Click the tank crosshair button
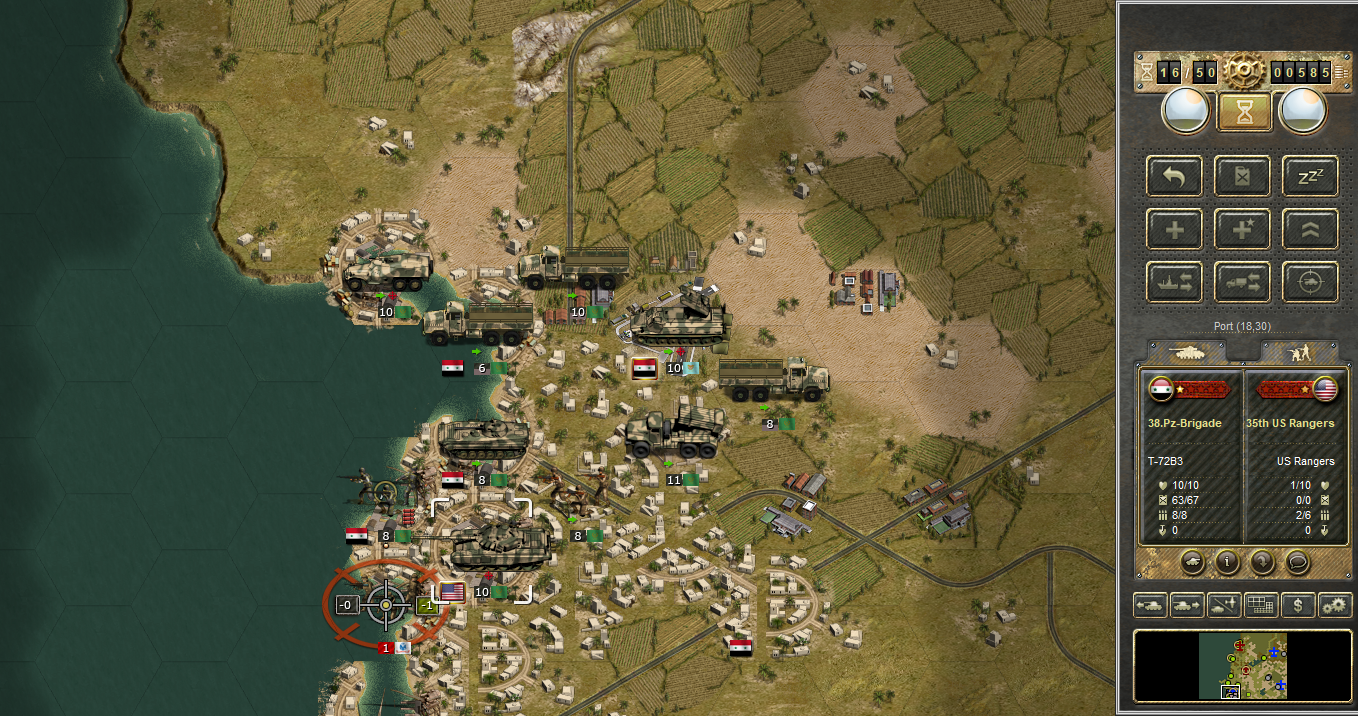 (1310, 283)
